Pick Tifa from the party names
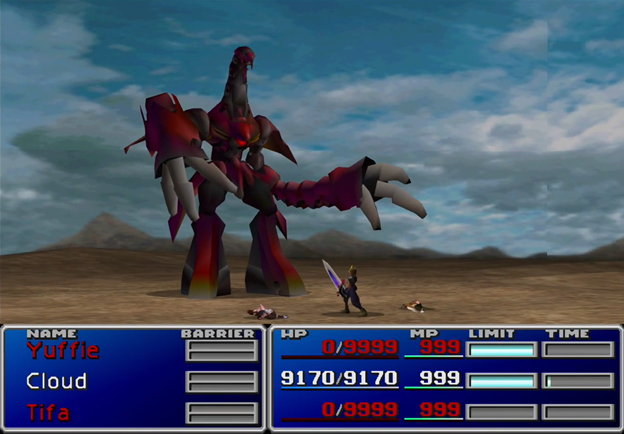This screenshot has height=434, width=624. 49,412
